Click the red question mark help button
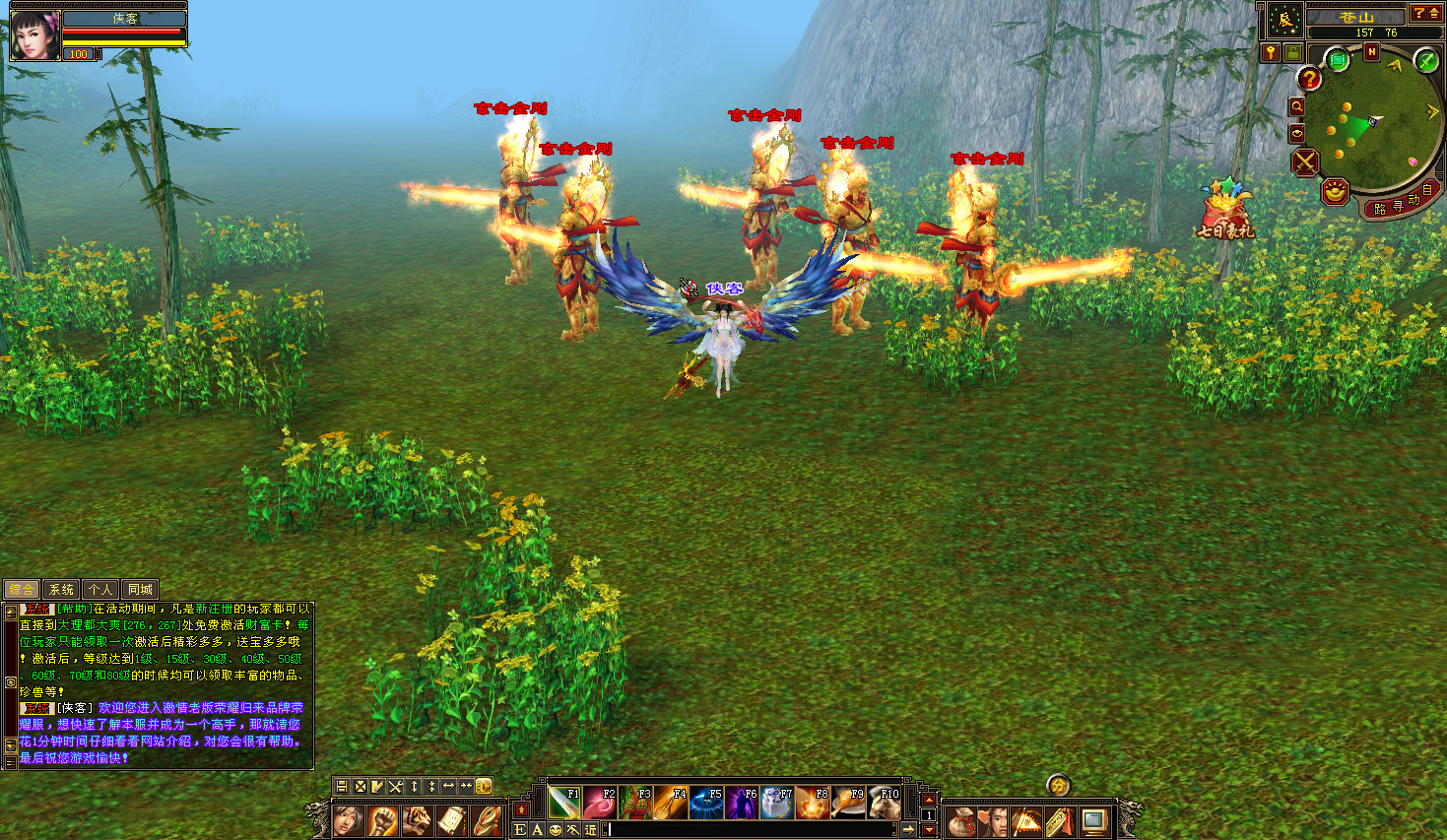The image size is (1447, 840). pos(1309,79)
